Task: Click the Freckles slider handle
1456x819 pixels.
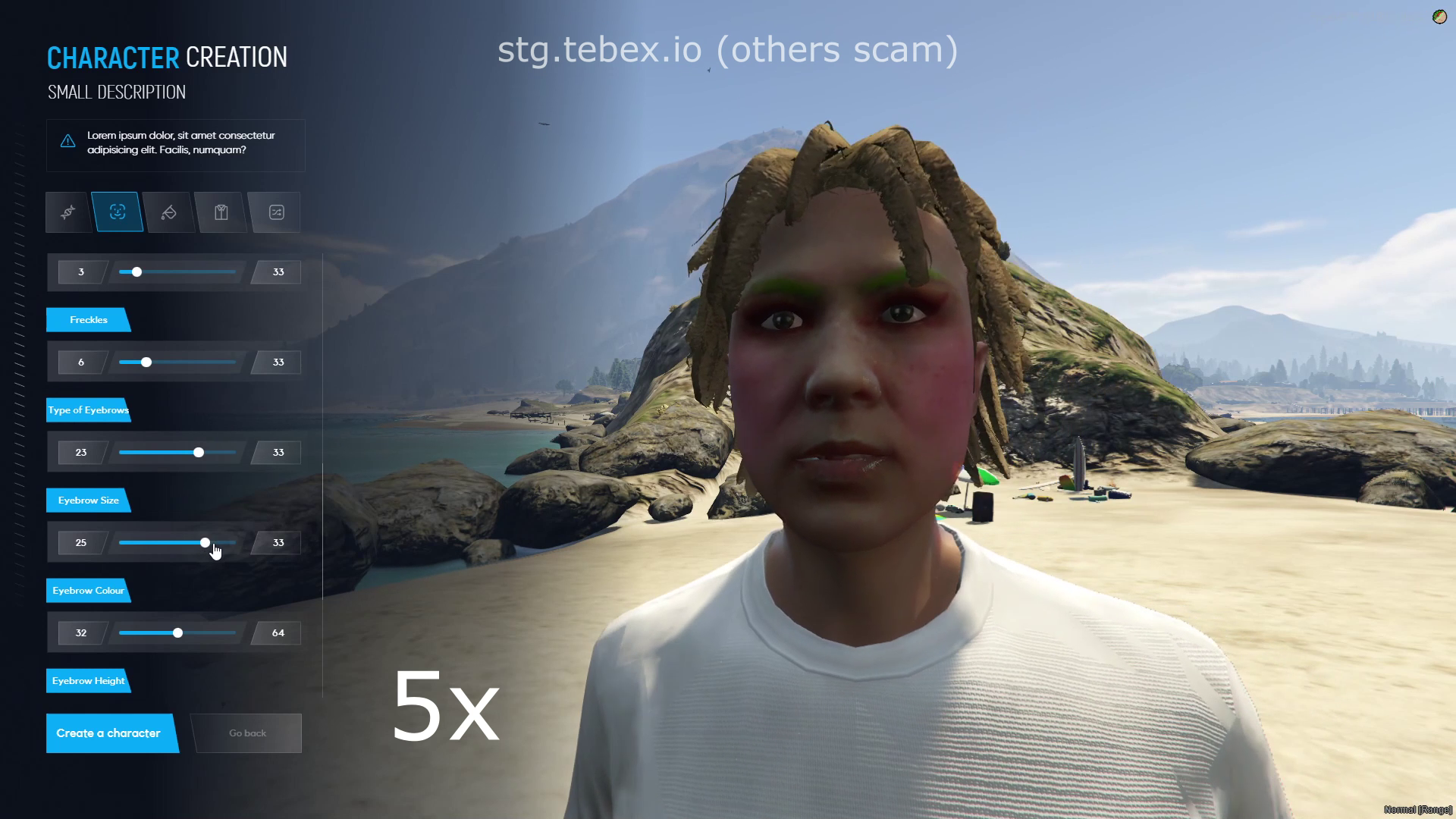Action: click(146, 362)
